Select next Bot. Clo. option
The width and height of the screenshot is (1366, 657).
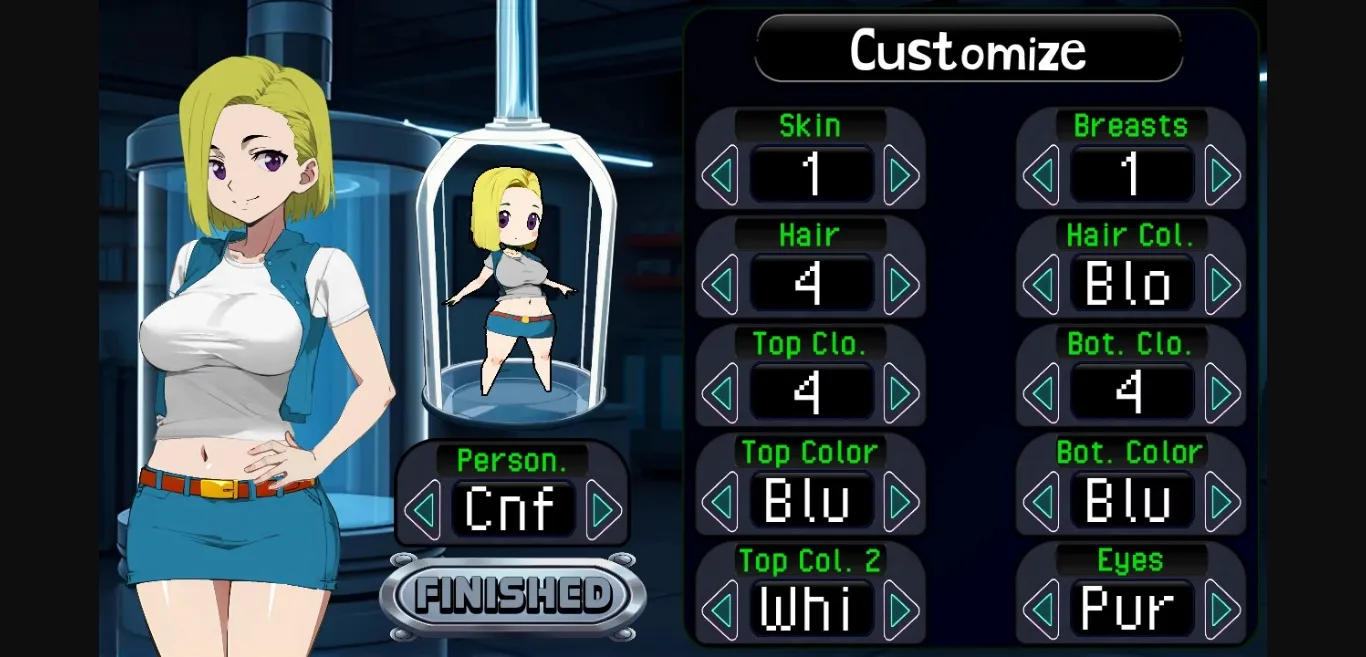click(1222, 393)
